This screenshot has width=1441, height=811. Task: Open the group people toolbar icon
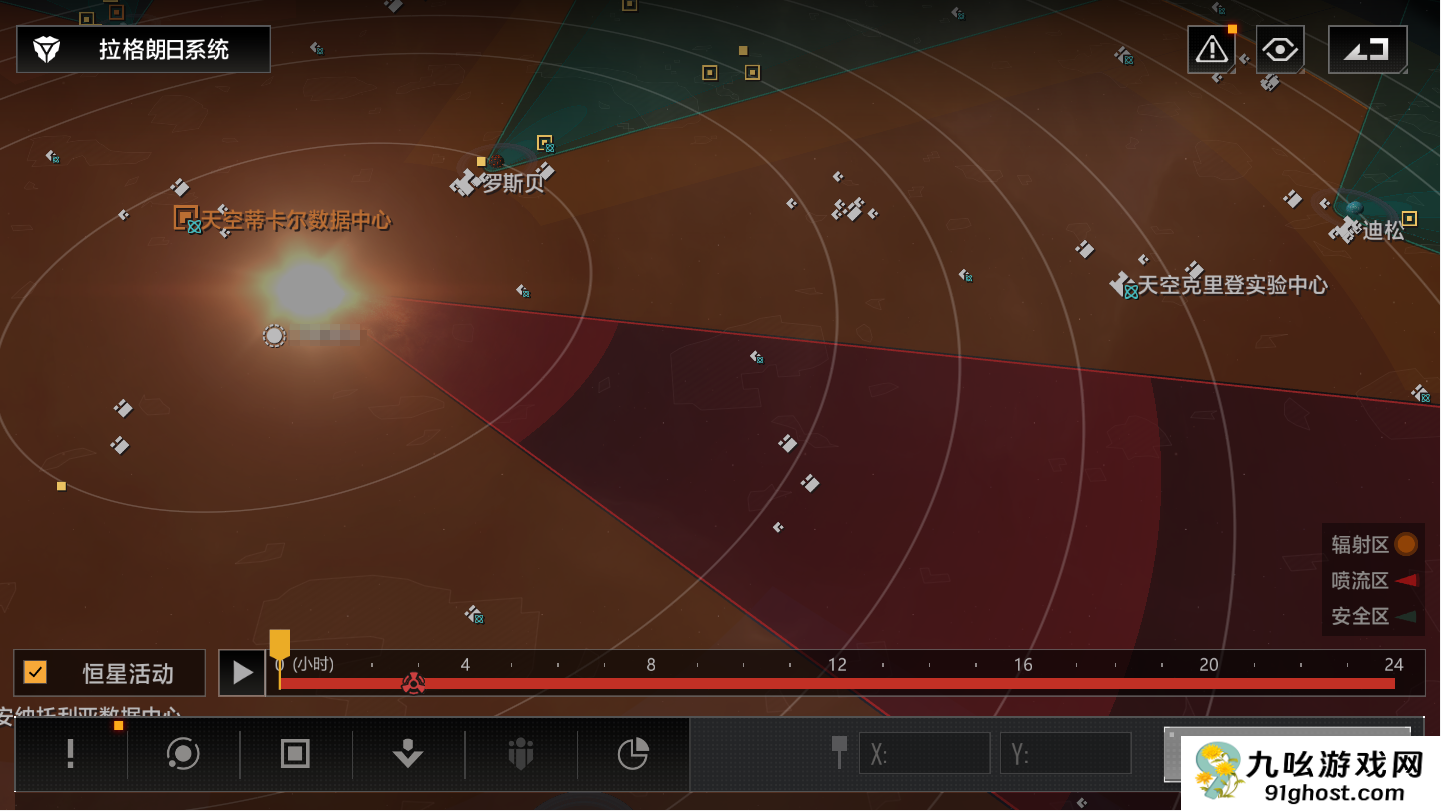520,754
